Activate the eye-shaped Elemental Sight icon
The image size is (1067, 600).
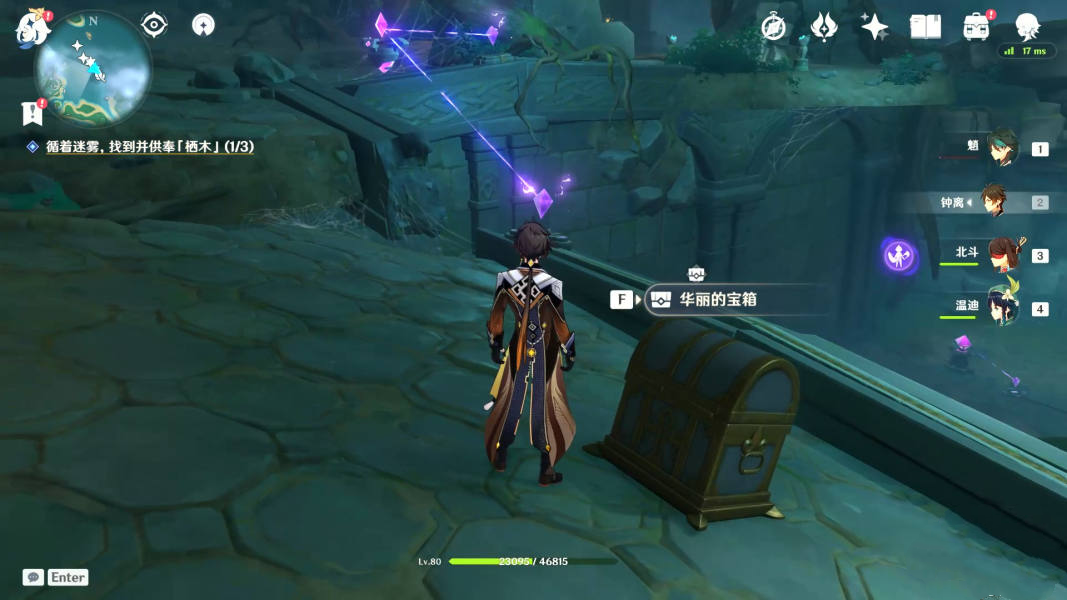coord(154,25)
